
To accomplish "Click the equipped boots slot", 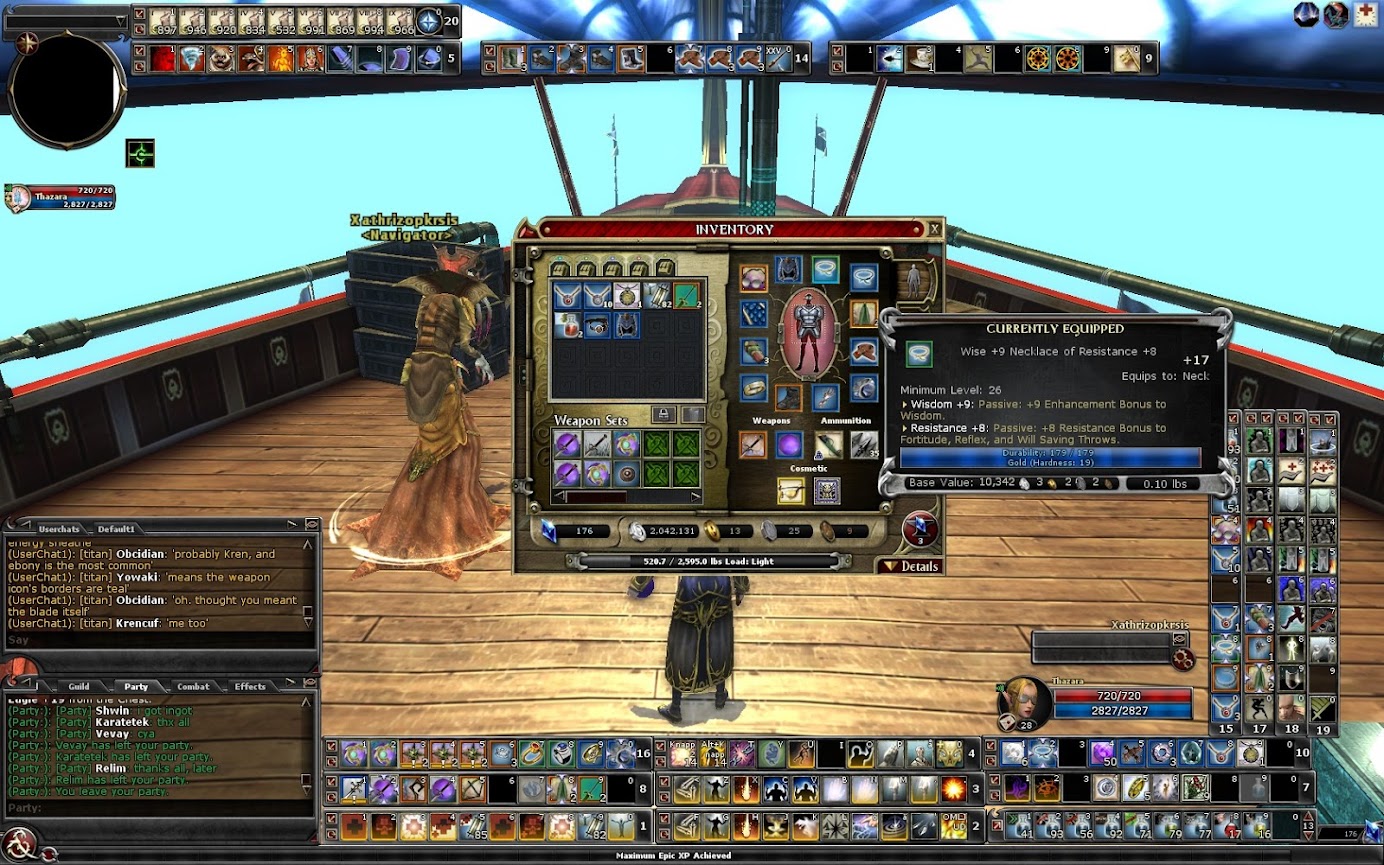I will click(x=789, y=397).
